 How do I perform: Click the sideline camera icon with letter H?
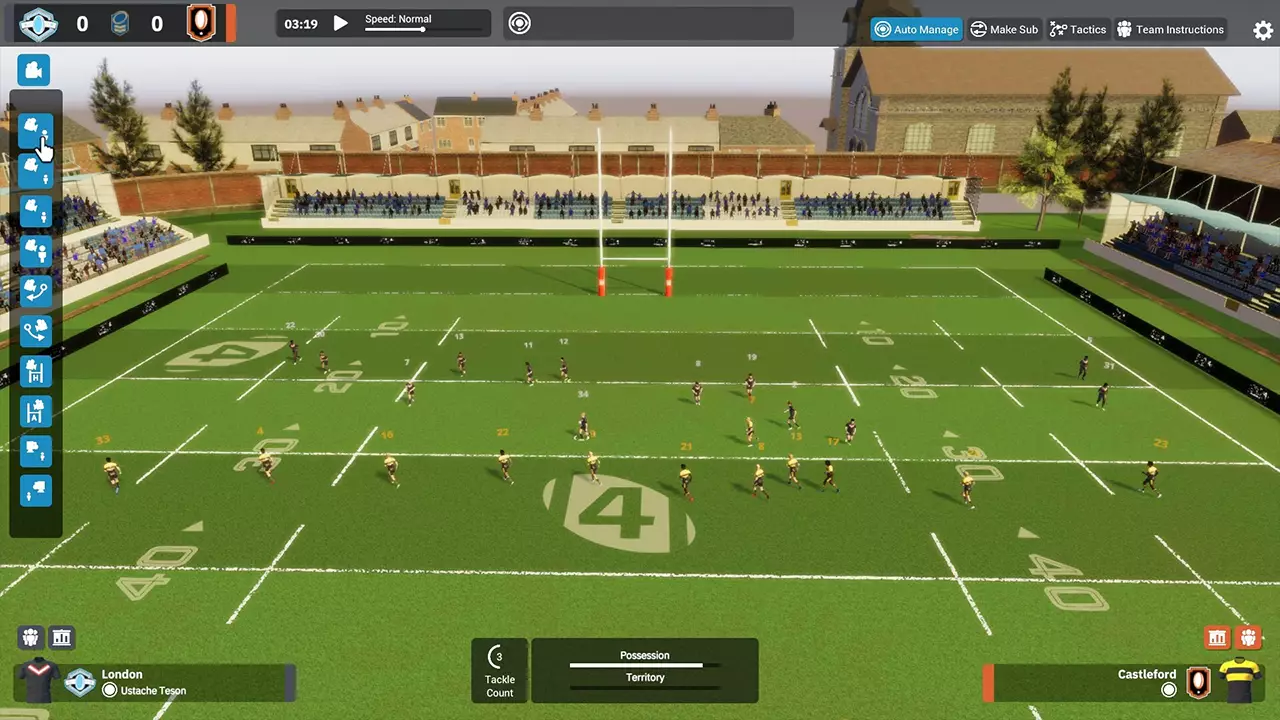tap(34, 371)
